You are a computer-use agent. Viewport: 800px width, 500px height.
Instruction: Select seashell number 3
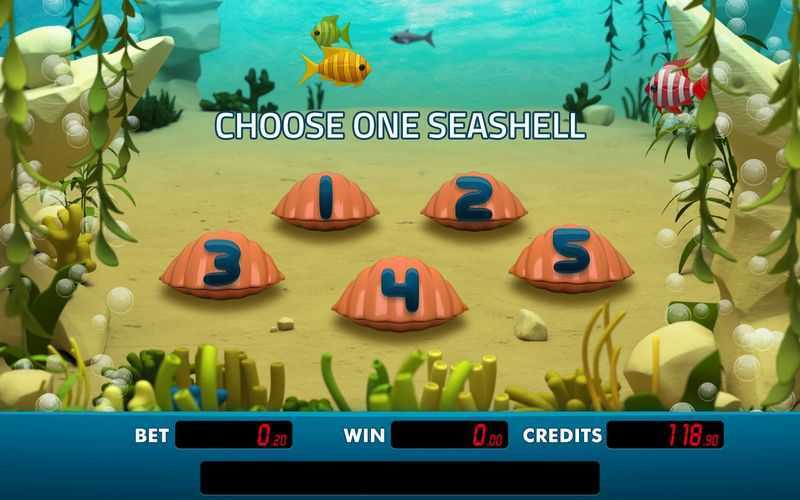coord(222,265)
